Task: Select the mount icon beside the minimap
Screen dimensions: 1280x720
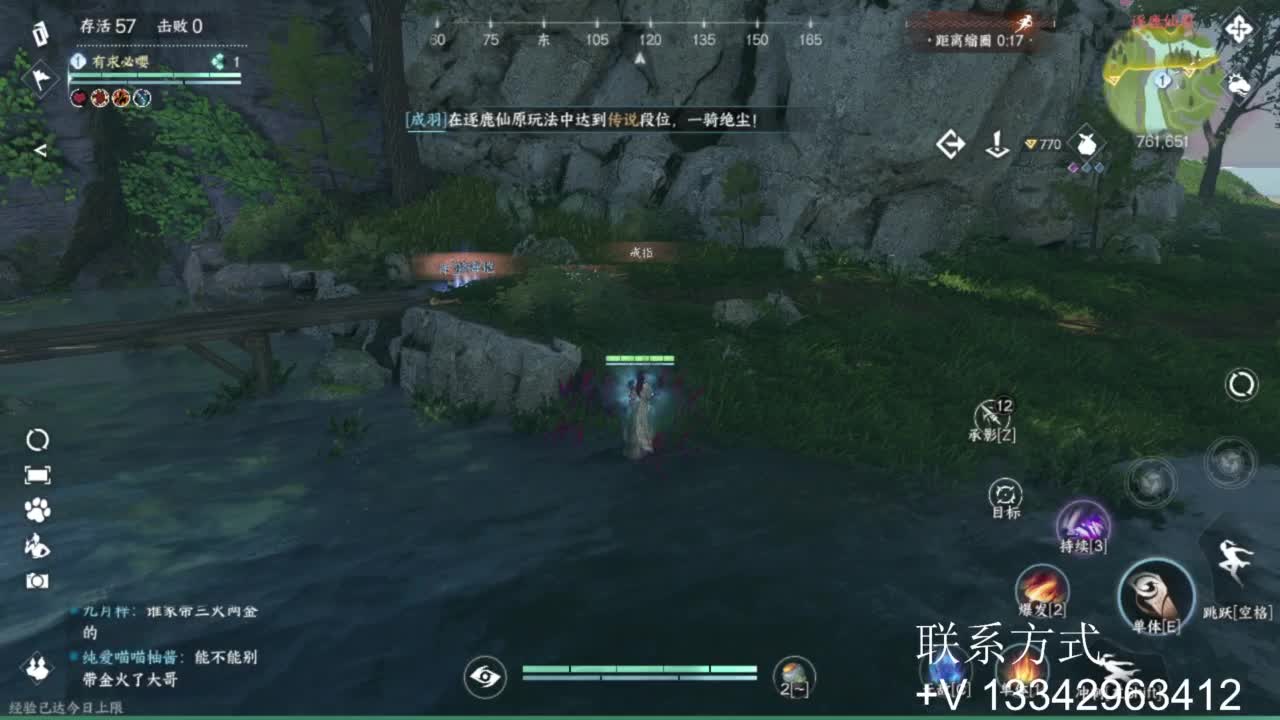Action: point(1238,86)
